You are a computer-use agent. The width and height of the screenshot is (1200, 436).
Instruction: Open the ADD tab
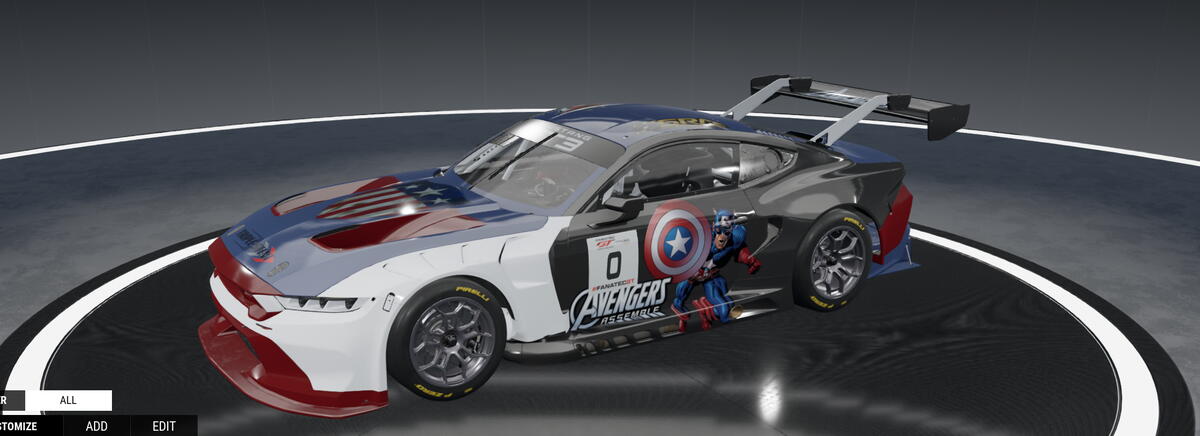click(96, 426)
